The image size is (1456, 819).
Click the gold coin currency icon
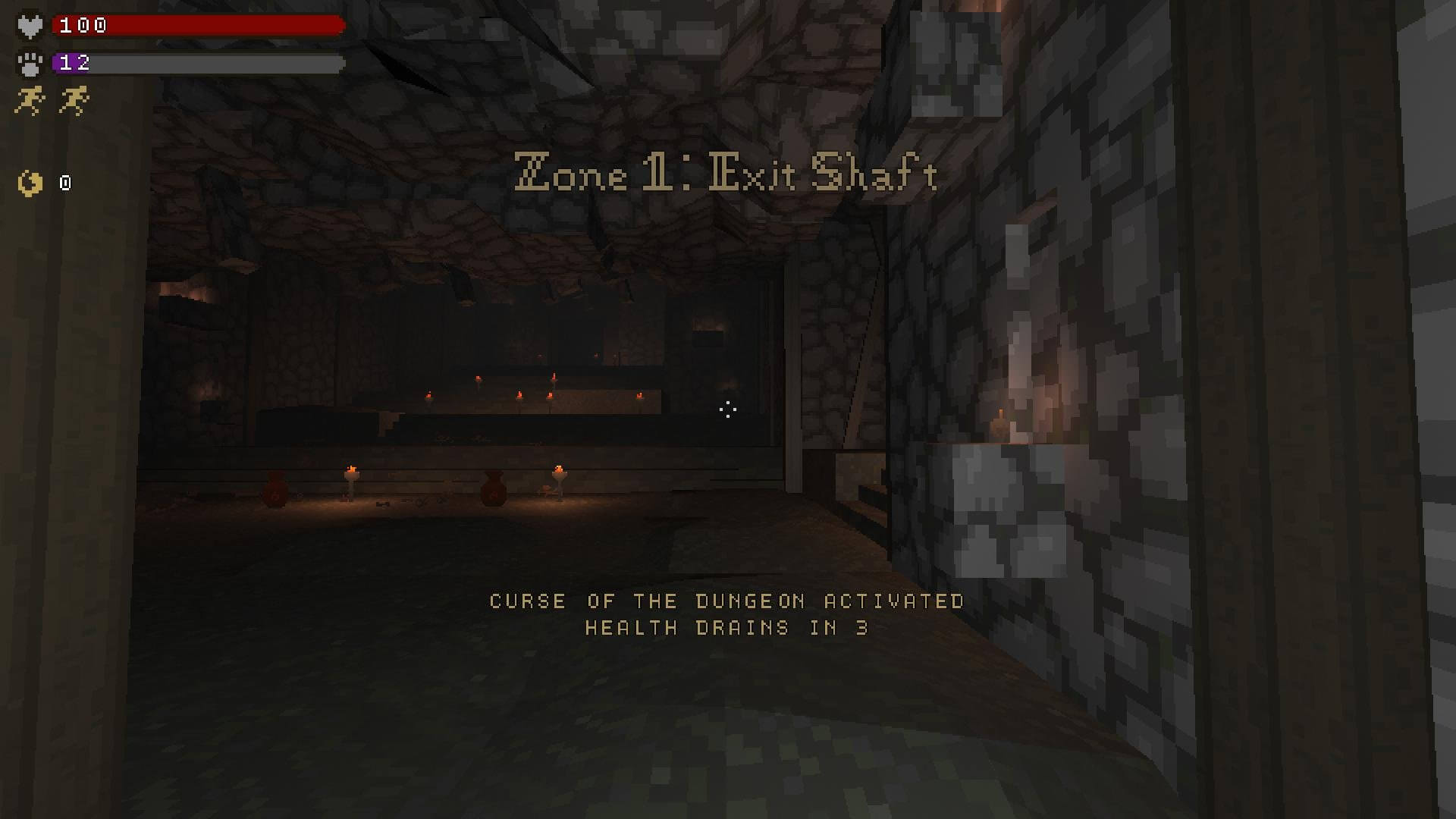point(30,183)
